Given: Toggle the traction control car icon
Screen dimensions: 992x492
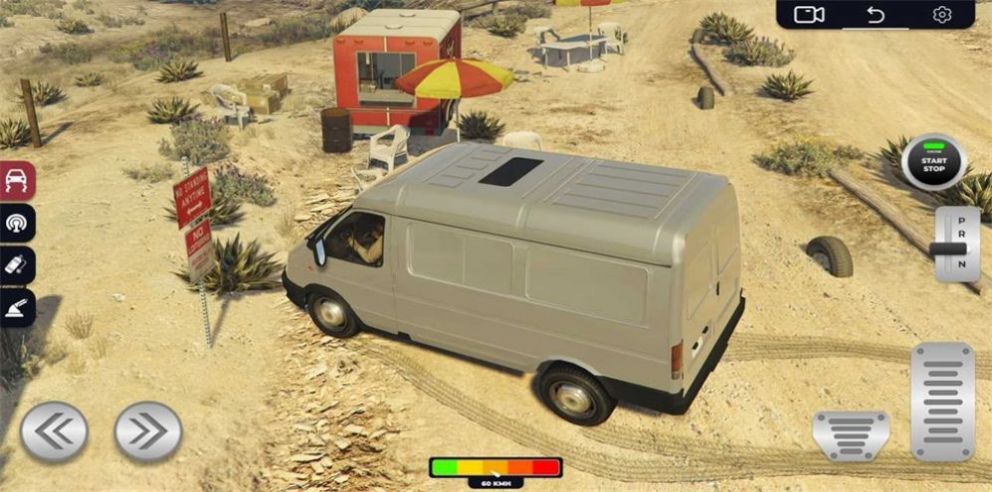Looking at the screenshot, I should pyautogui.click(x=18, y=181).
